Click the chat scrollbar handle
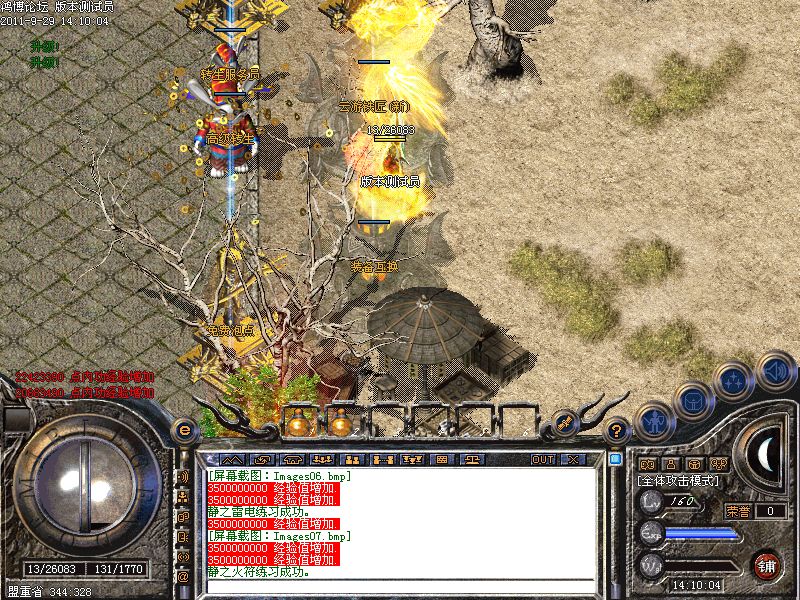The image size is (800, 600). 616,462
